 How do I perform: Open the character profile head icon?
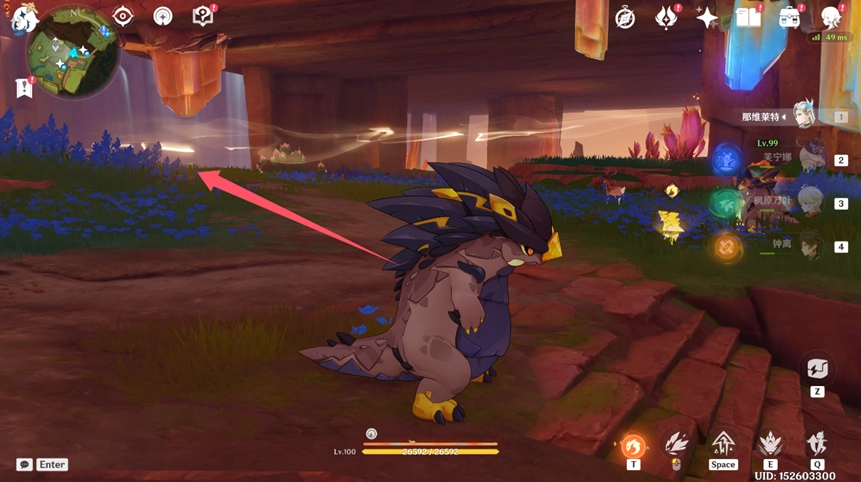pos(831,18)
